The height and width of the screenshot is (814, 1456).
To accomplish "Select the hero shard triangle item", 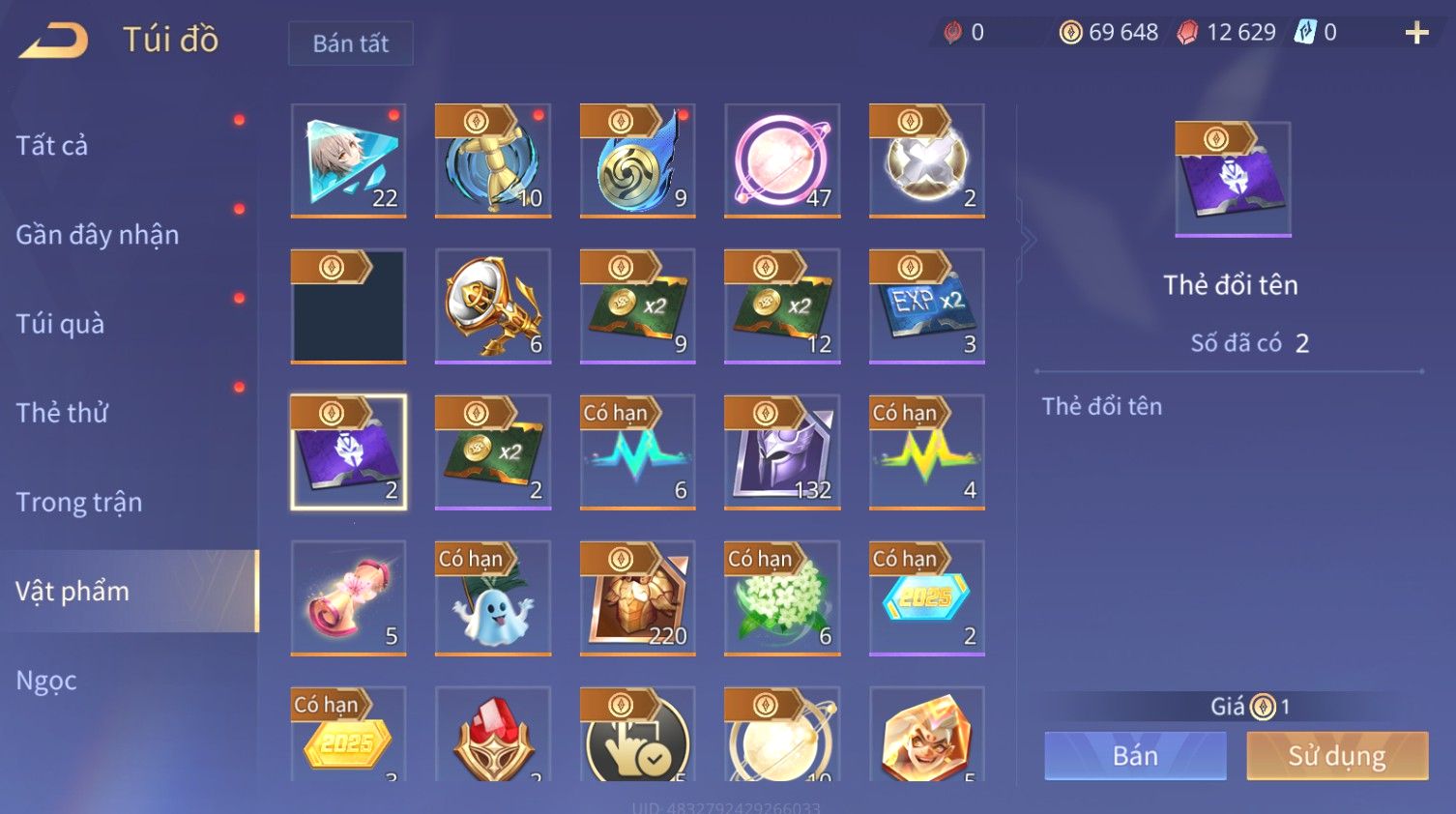I will pyautogui.click(x=348, y=160).
